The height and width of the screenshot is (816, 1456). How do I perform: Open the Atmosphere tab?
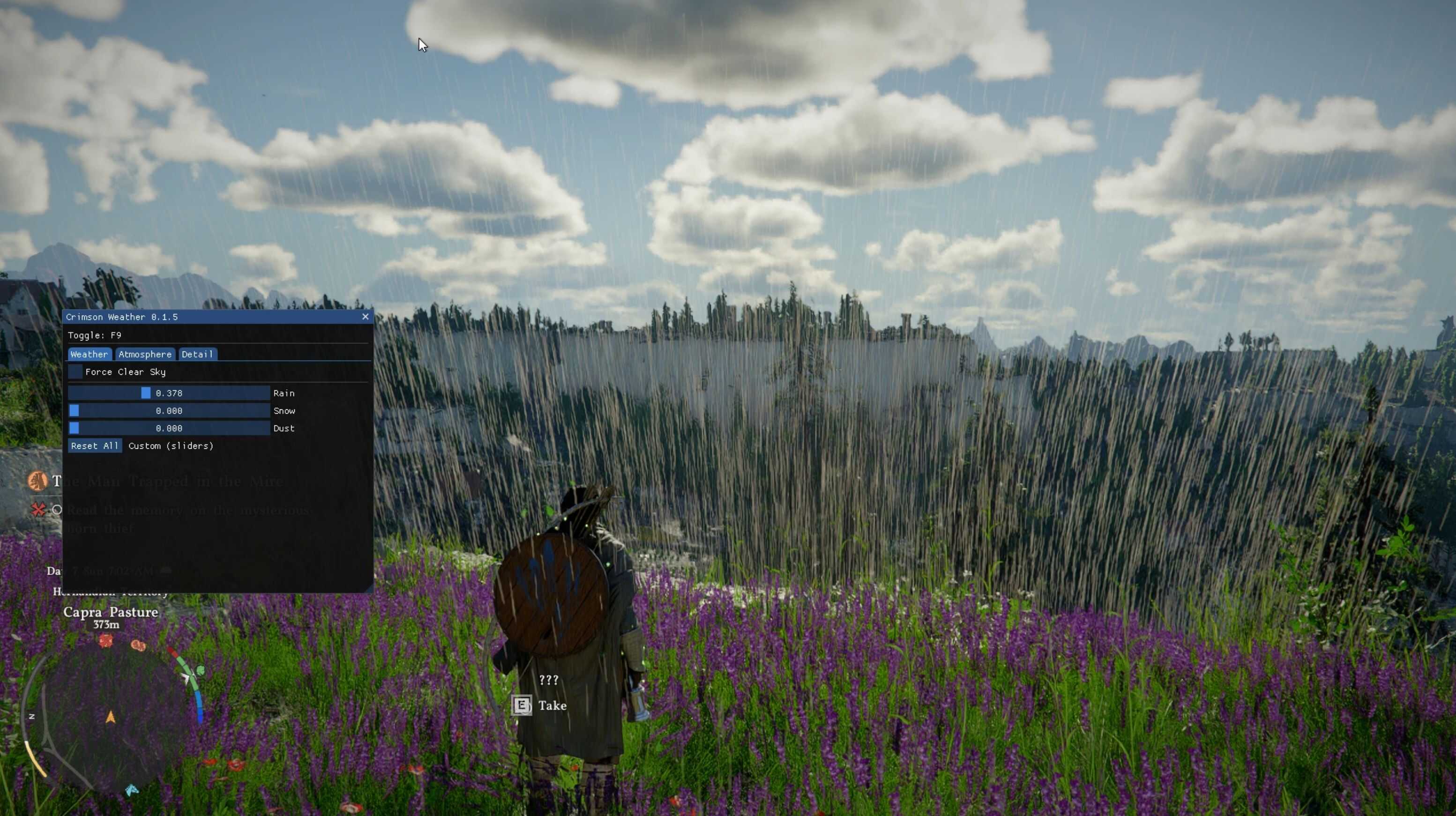click(145, 354)
